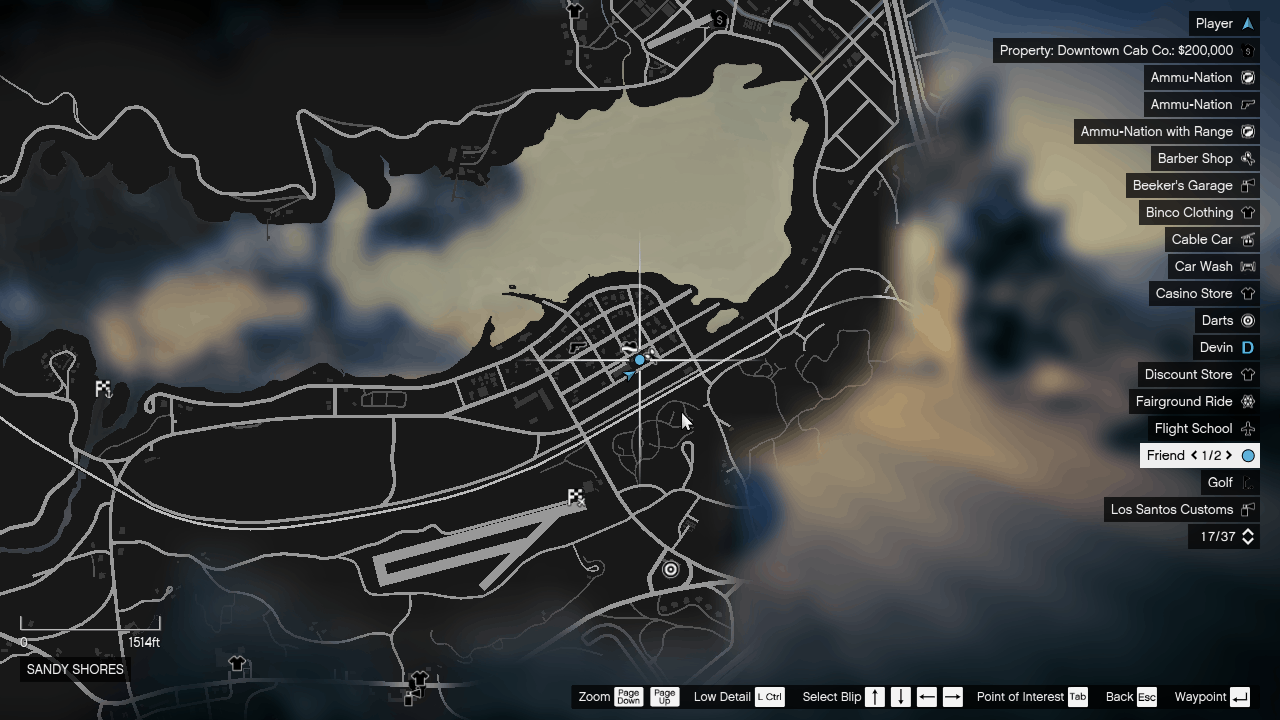
Task: Select the Ammu-Nation pistol icon in the legend
Action: tap(1247, 104)
